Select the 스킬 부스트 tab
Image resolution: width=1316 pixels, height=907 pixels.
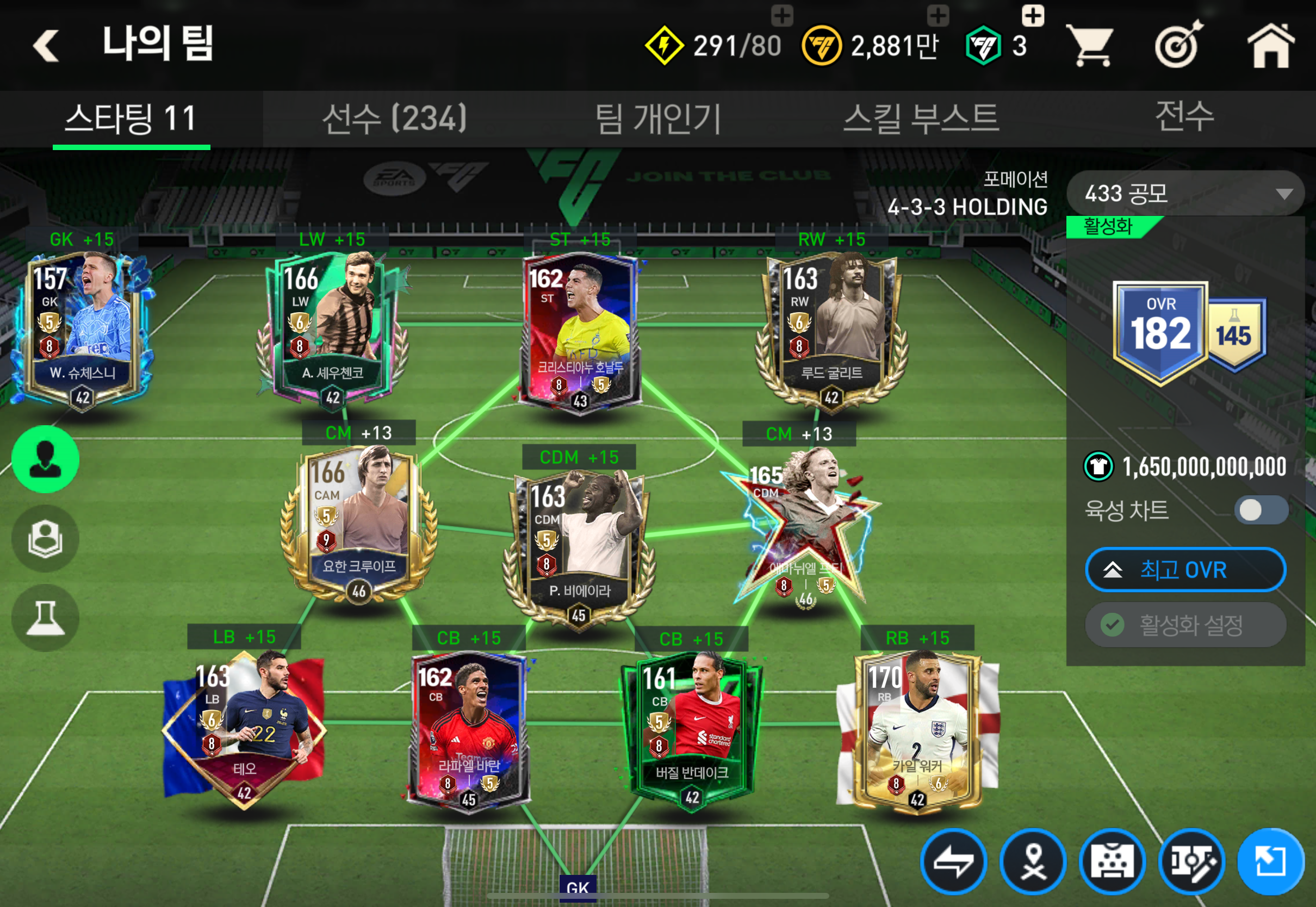coord(921,118)
